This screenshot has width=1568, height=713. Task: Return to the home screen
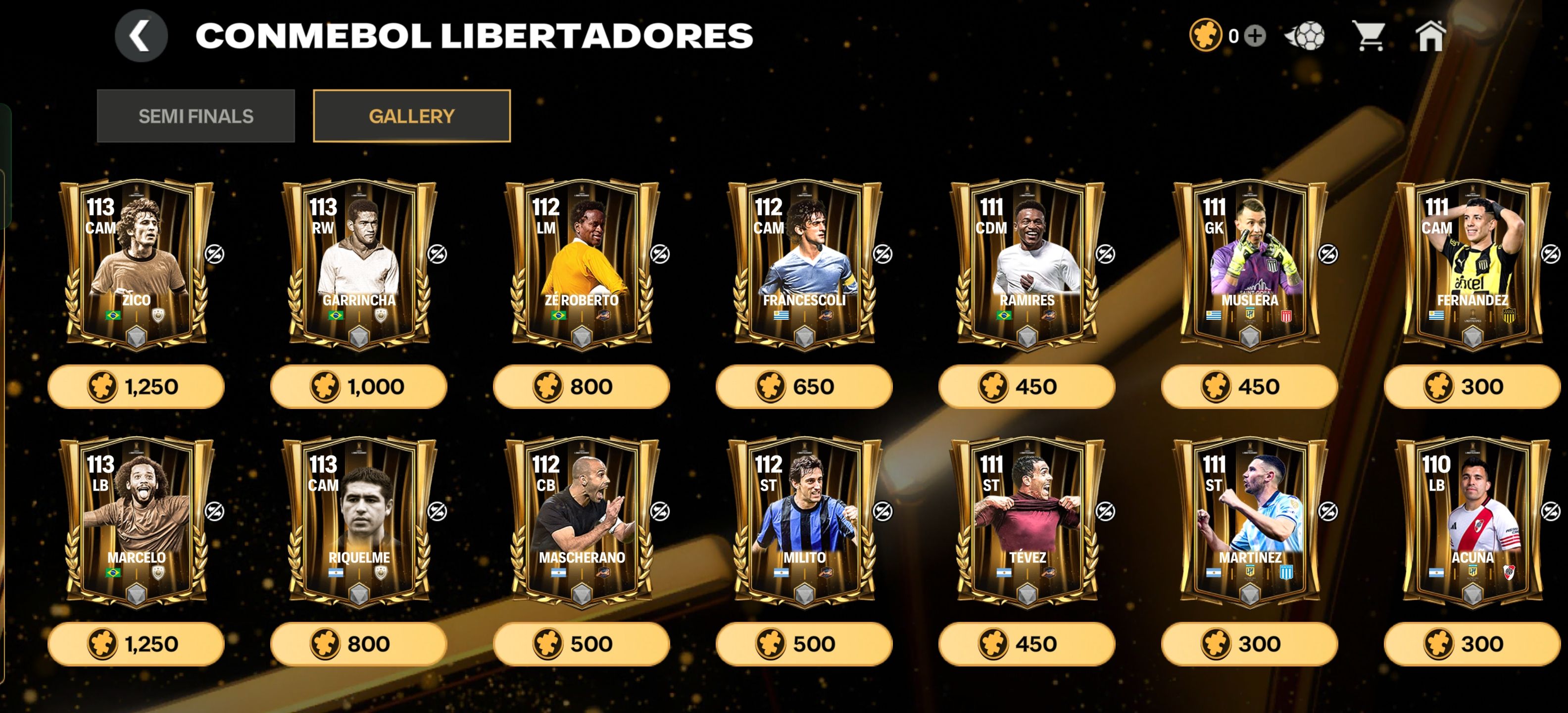(x=1430, y=36)
